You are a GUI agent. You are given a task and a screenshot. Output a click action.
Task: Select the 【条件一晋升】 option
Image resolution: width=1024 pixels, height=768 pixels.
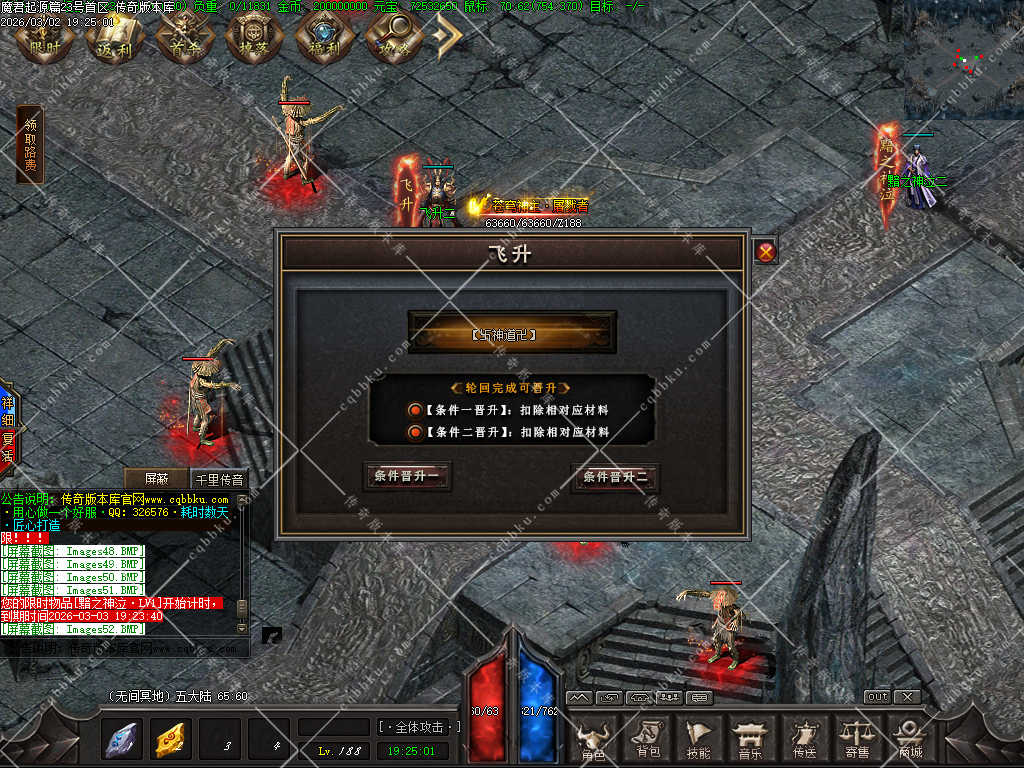(415, 410)
